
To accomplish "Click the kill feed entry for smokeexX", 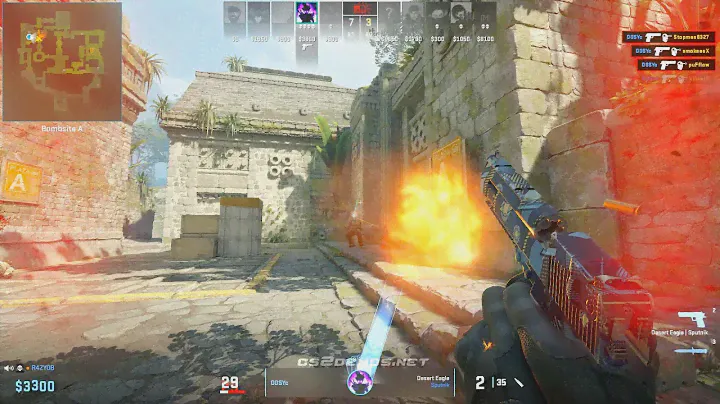I will coord(667,51).
